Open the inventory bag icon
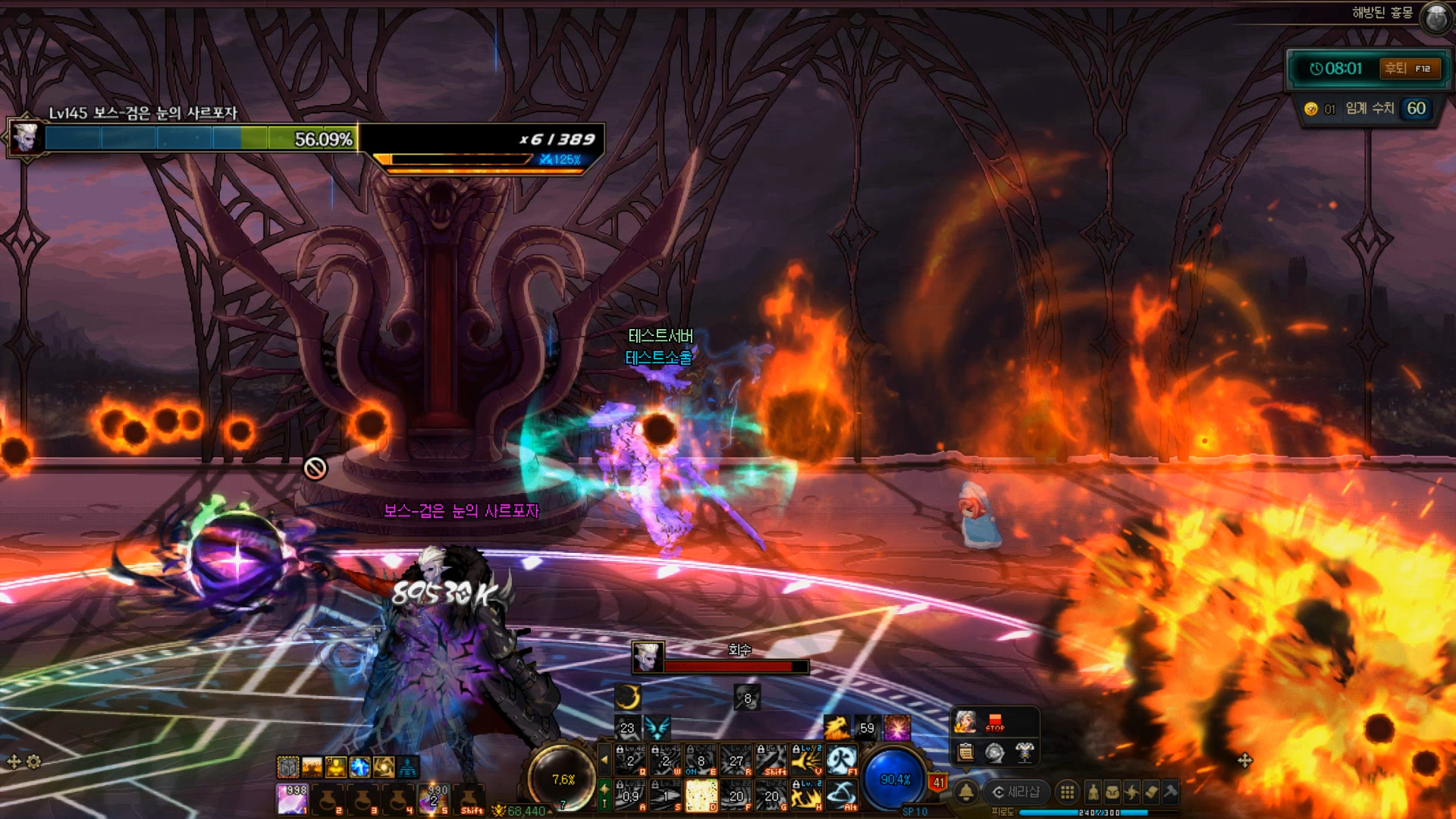Viewport: 1456px width, 819px height. pyautogui.click(x=1112, y=792)
